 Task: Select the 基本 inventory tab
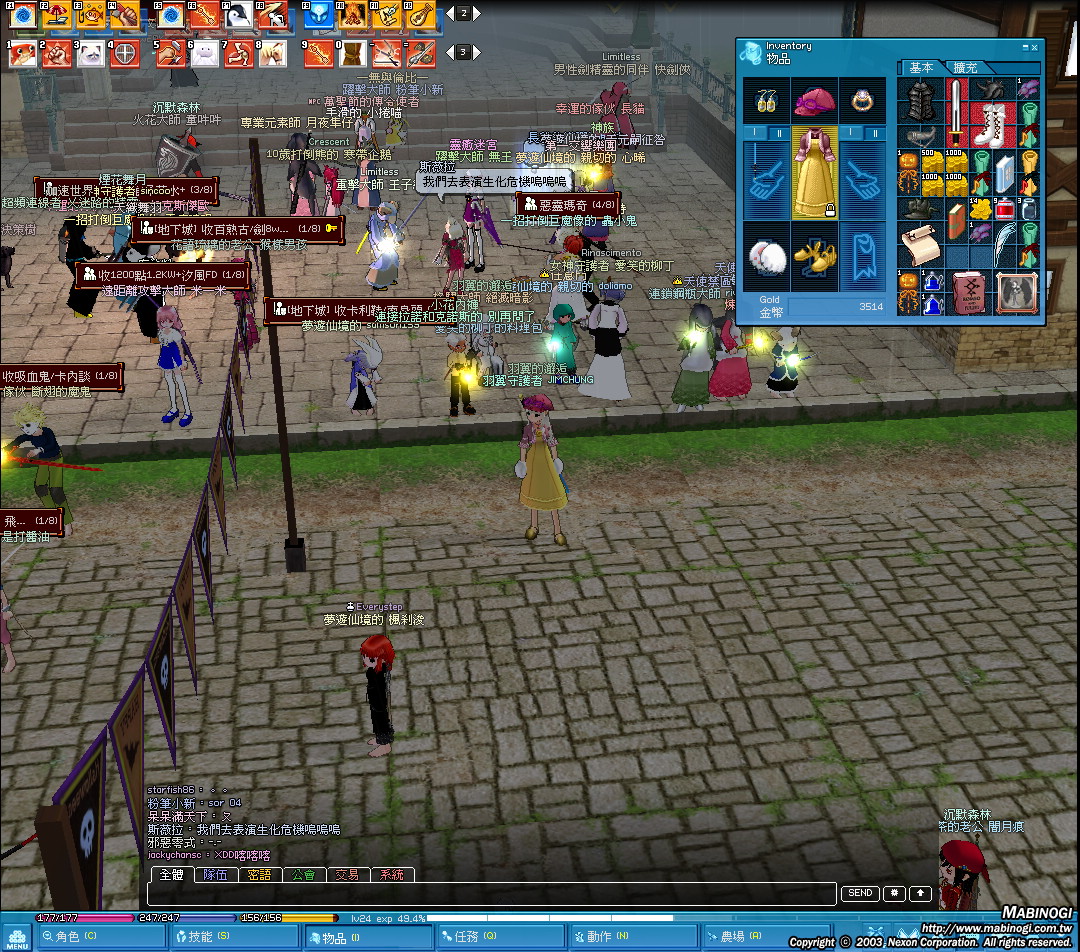click(x=921, y=68)
